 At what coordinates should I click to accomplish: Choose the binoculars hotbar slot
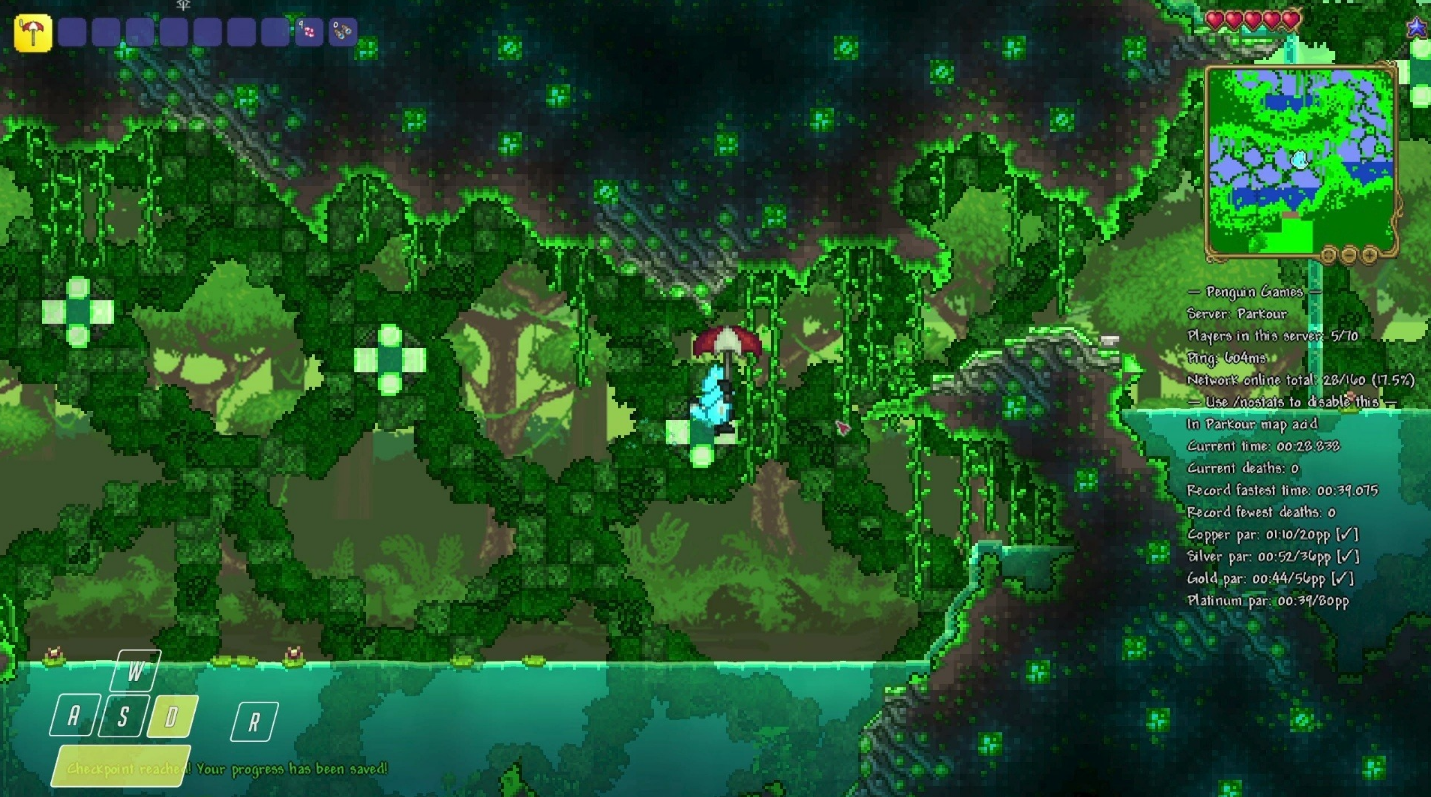pos(343,32)
